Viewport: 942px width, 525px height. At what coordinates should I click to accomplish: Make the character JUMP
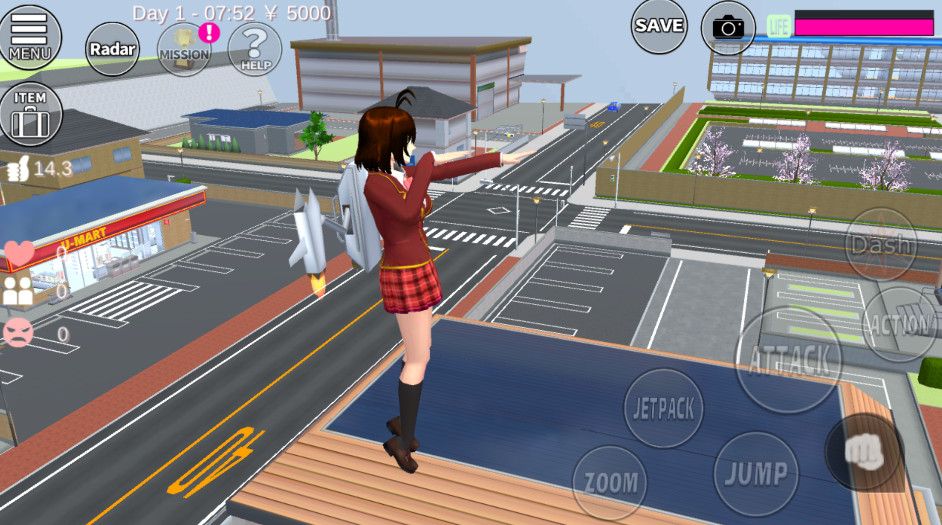(756, 473)
